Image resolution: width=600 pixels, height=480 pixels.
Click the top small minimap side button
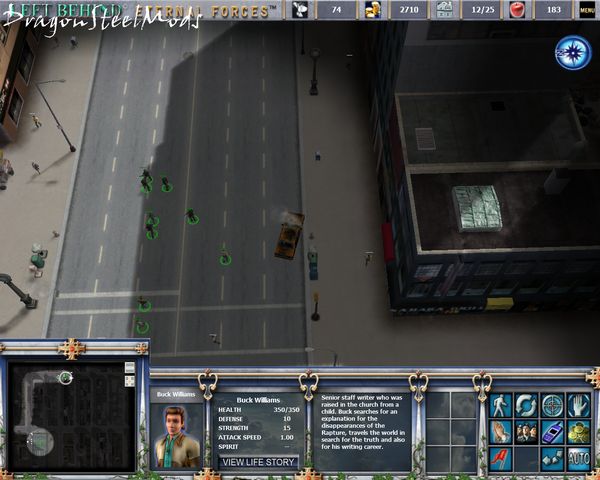click(129, 368)
